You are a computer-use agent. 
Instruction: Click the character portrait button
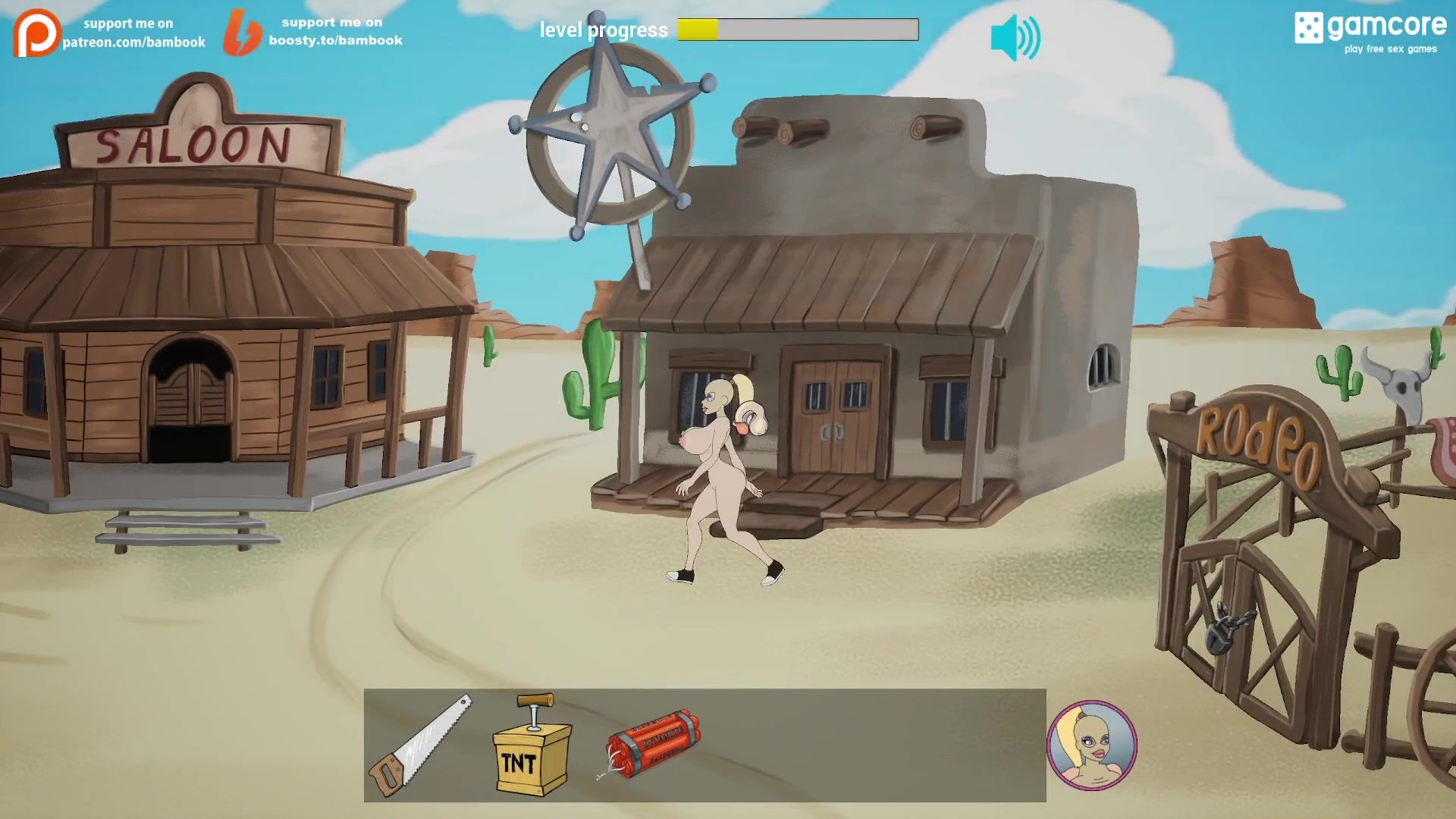[1091, 745]
